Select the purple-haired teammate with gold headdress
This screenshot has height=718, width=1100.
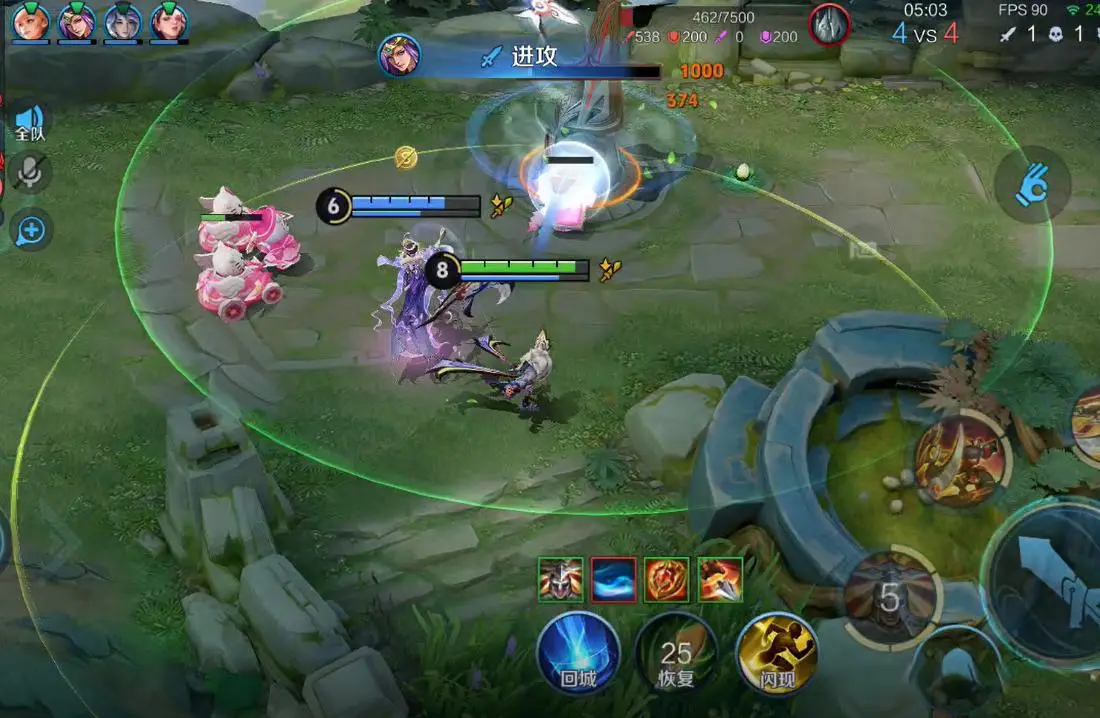click(77, 21)
